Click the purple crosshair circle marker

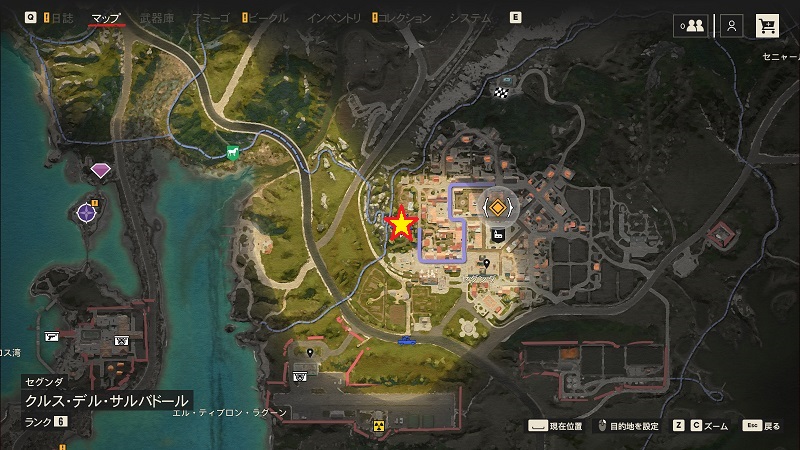87,211
